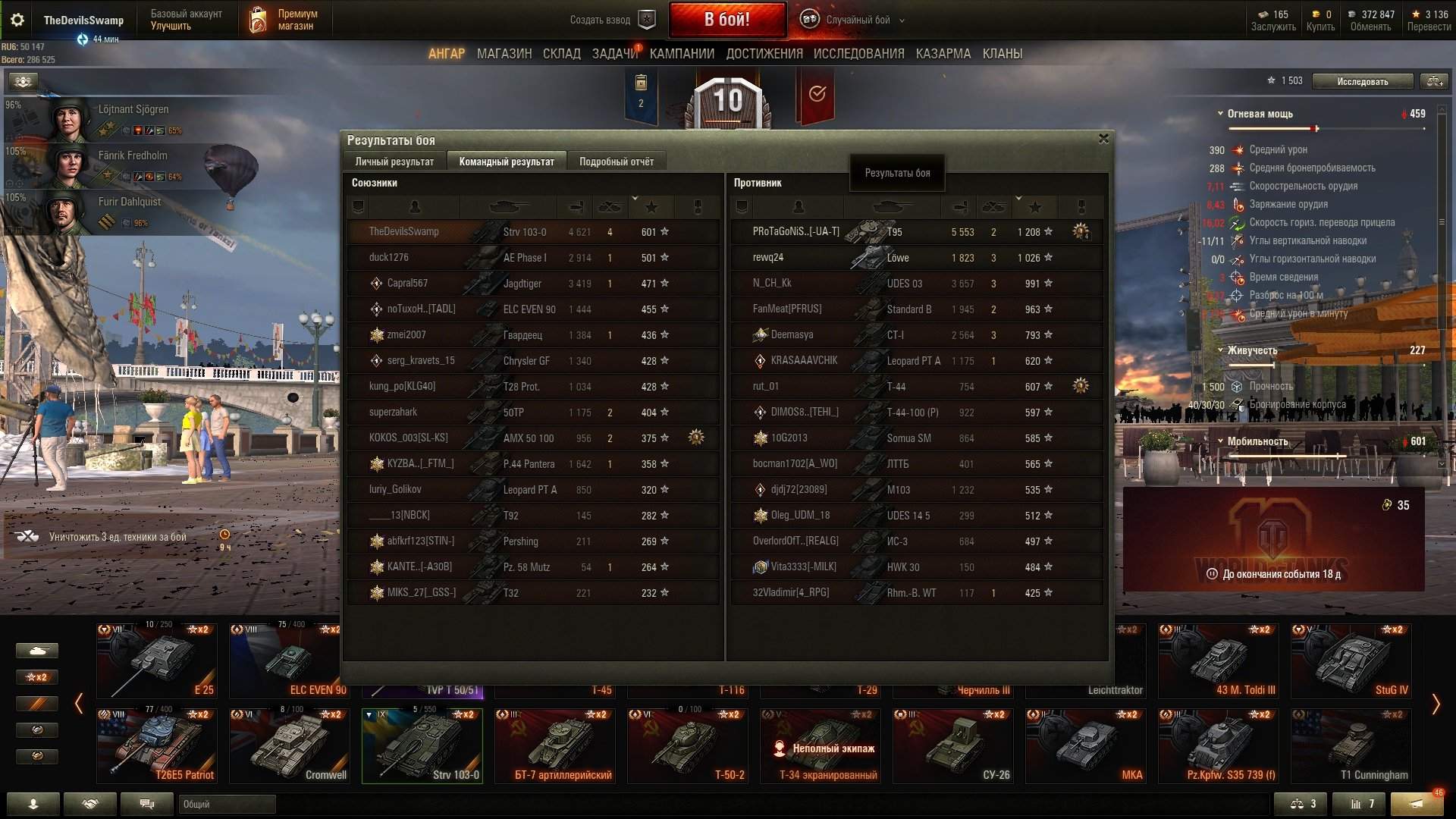Start battle with the red В бой! button
Screen dimensions: 1456x819
pos(726,20)
